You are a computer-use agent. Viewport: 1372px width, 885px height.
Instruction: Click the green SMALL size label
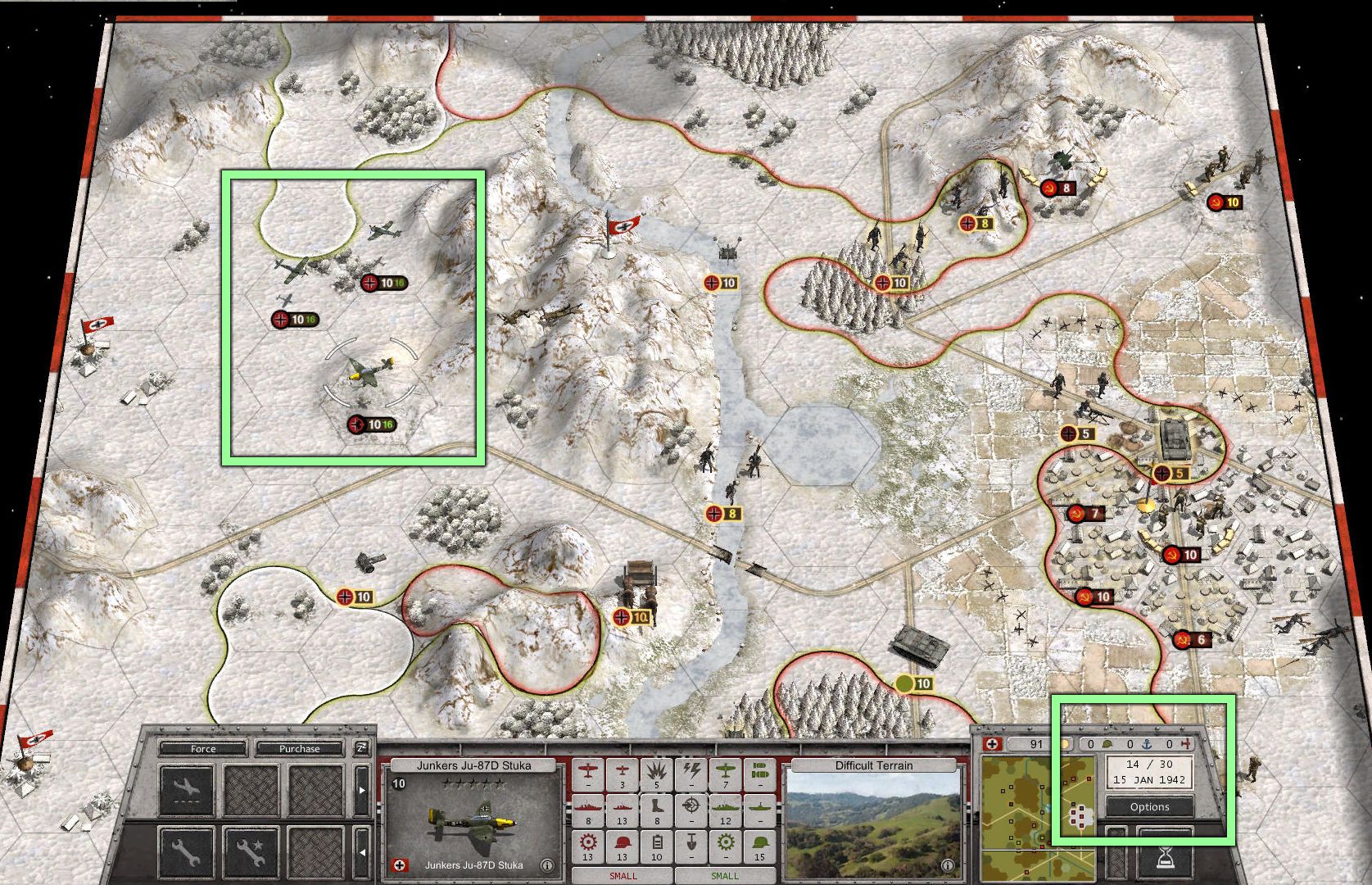pos(724,876)
